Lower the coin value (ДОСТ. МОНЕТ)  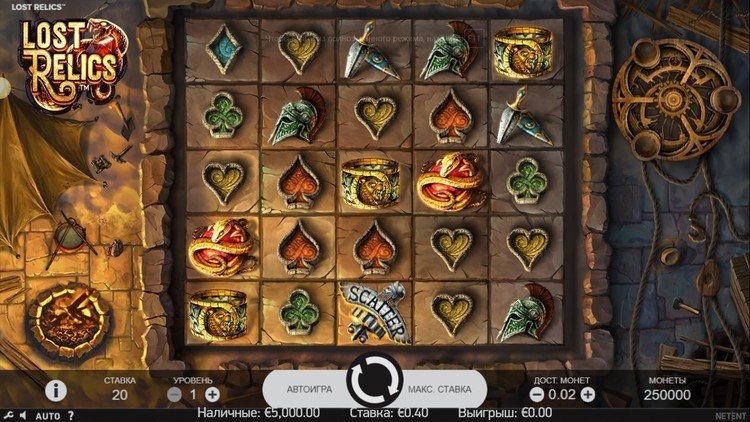537,395
